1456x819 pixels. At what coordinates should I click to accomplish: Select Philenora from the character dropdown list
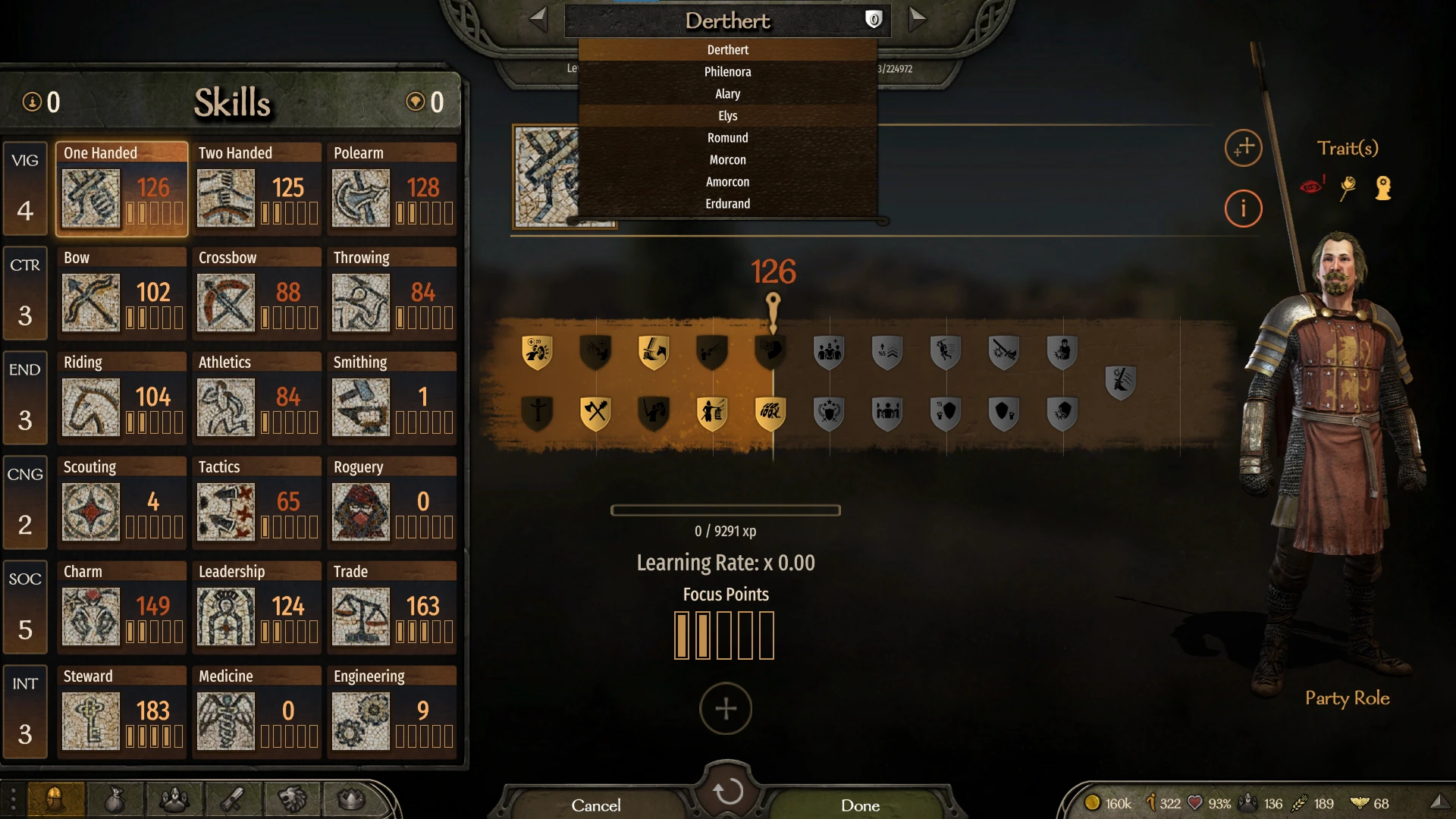click(727, 71)
